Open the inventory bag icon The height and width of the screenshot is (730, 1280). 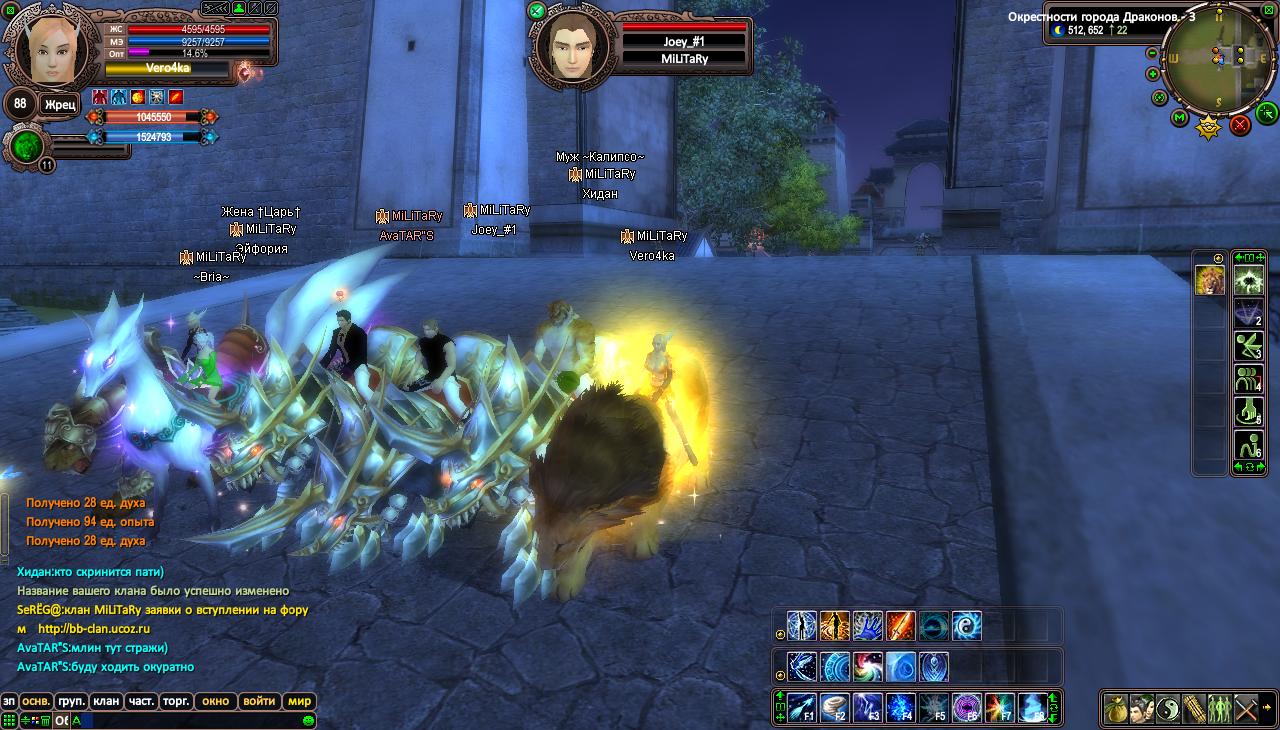click(1116, 708)
